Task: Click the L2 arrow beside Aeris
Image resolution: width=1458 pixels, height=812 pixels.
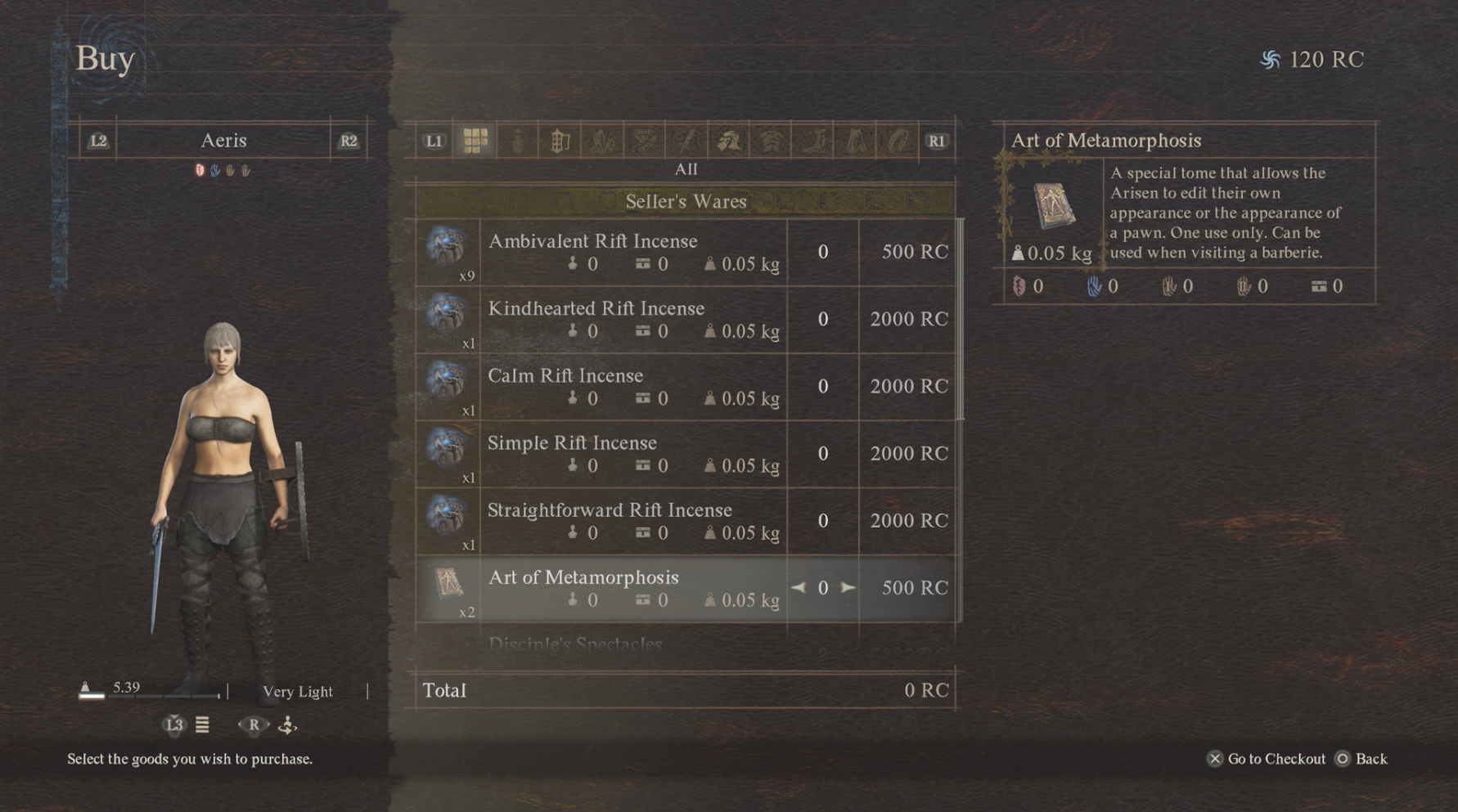Action: point(97,140)
